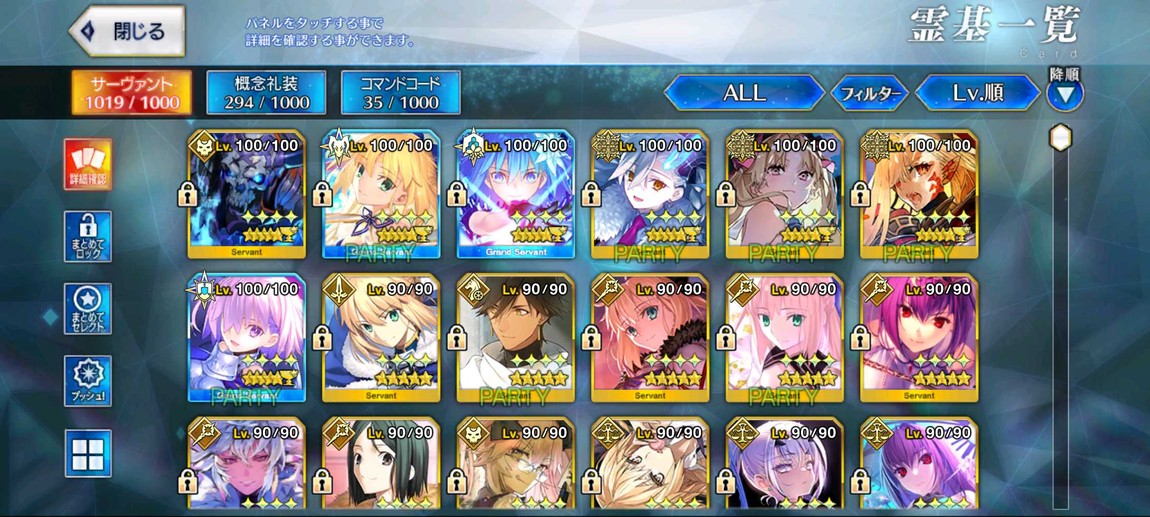Open the dark-haired man in white servant card
The image size is (1150, 517).
tap(515, 337)
